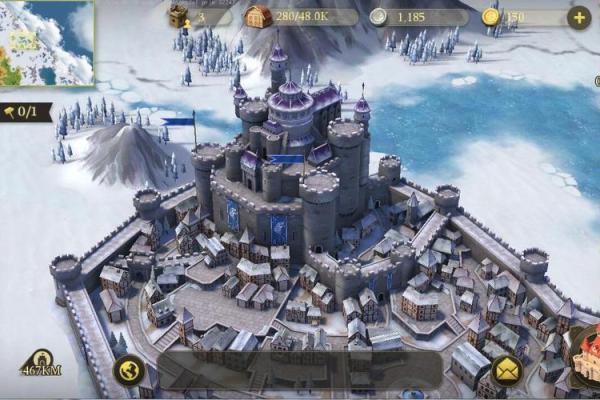The width and height of the screenshot is (600, 400).
Task: Open the world minimap
Action: coord(47,42)
